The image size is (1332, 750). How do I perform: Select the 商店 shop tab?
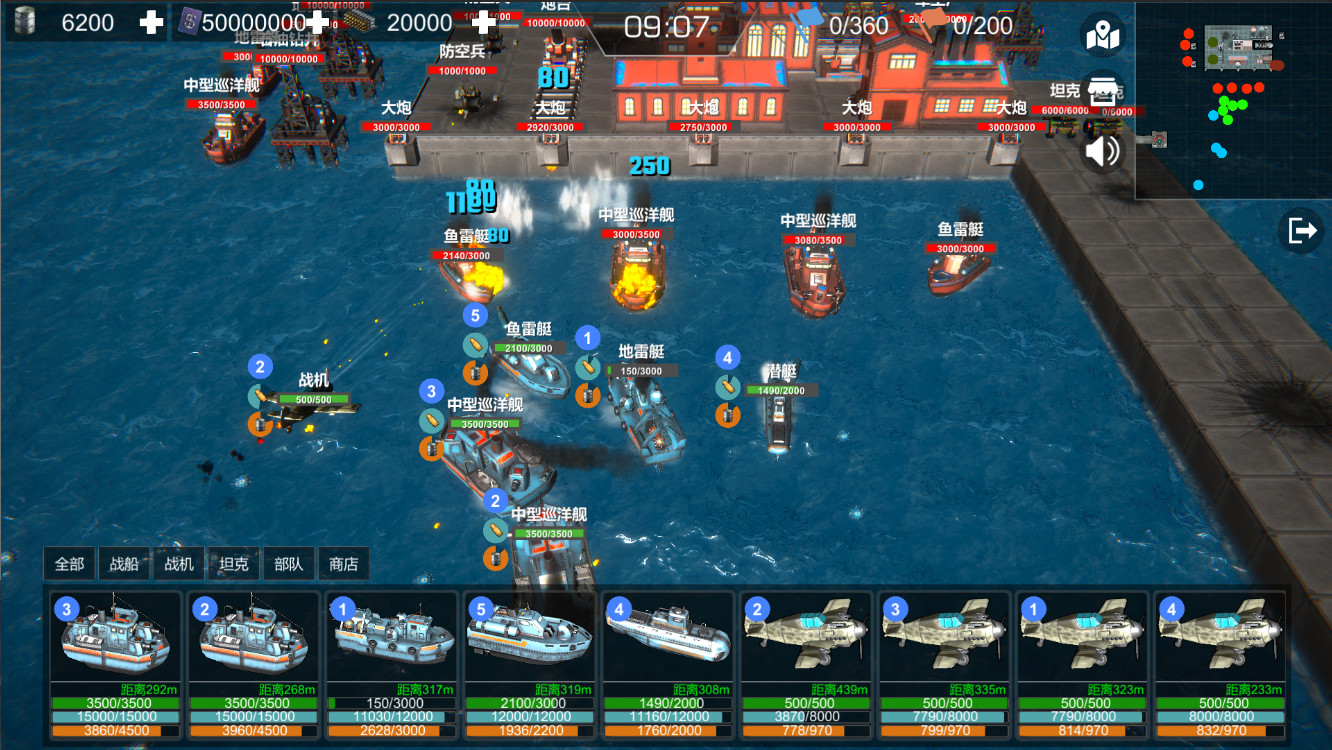pos(344,563)
